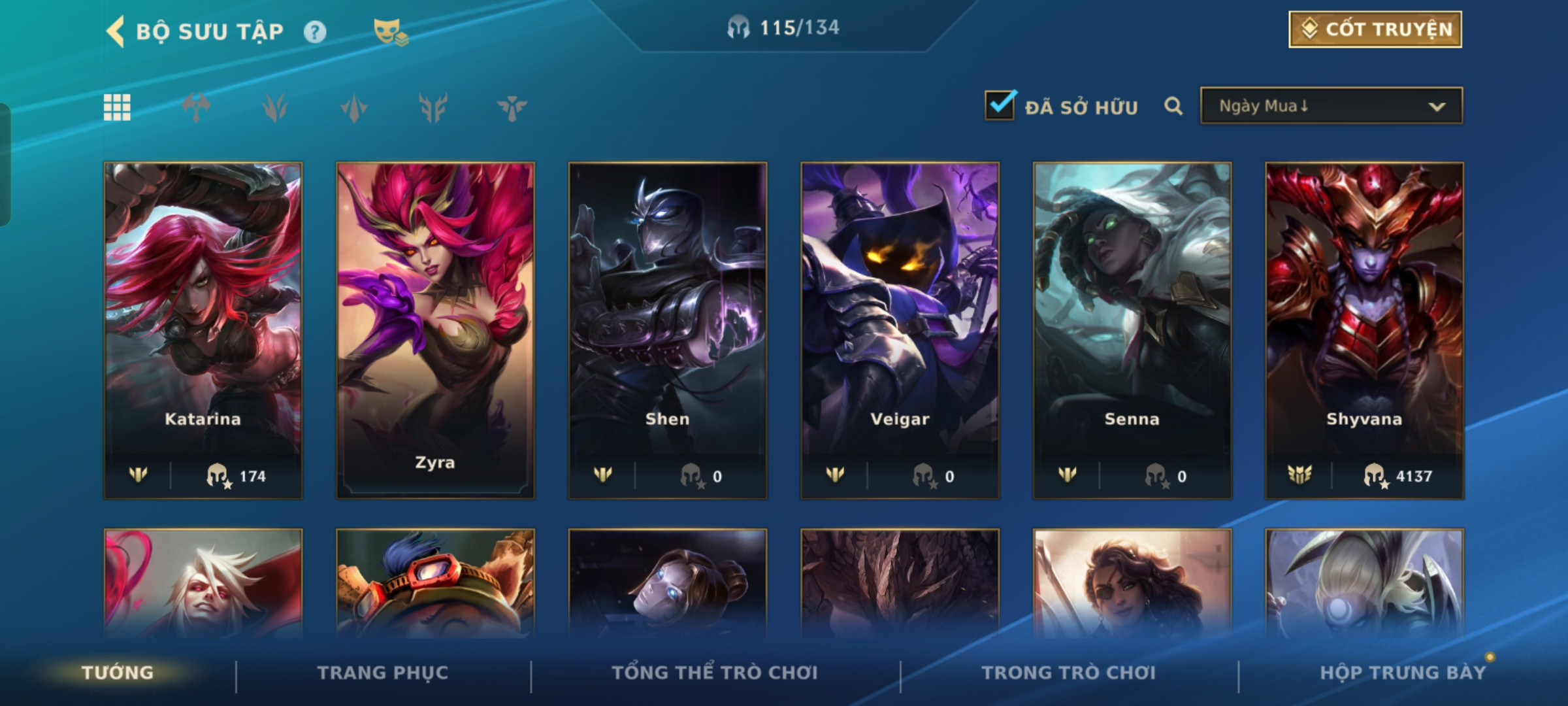Viewport: 1568px width, 706px height.
Task: Open the collection help question mark
Action: click(x=315, y=31)
